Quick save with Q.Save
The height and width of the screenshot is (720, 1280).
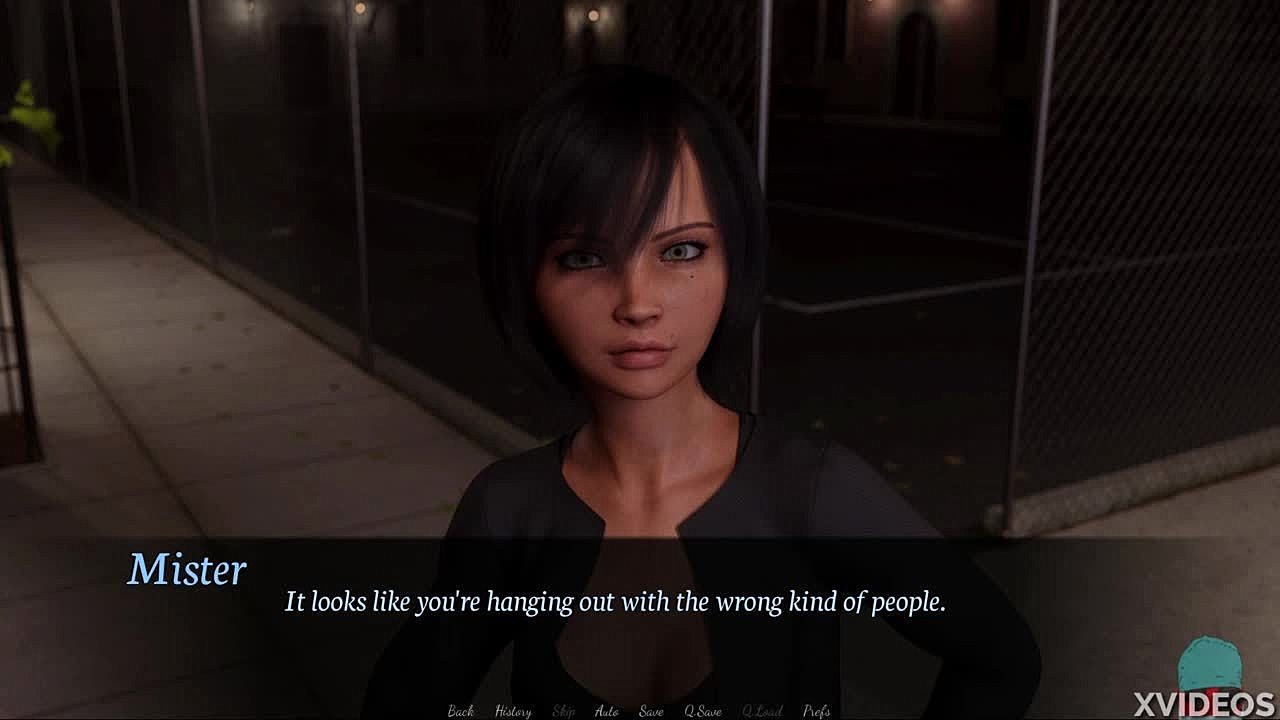(x=703, y=711)
